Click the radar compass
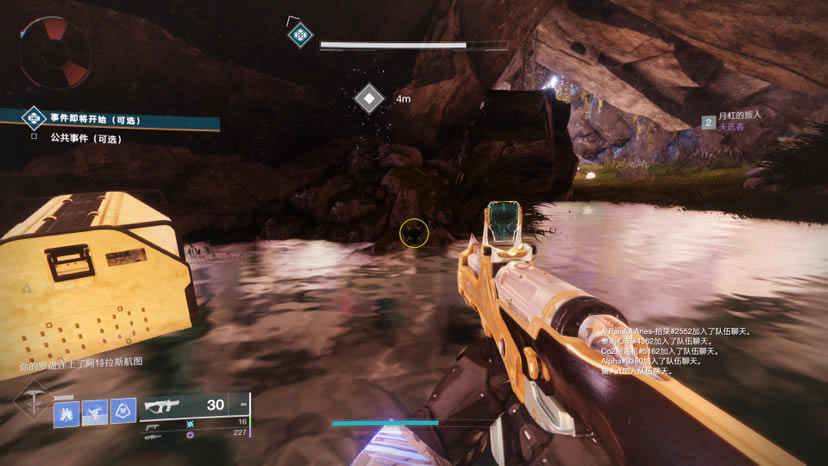 point(54,50)
